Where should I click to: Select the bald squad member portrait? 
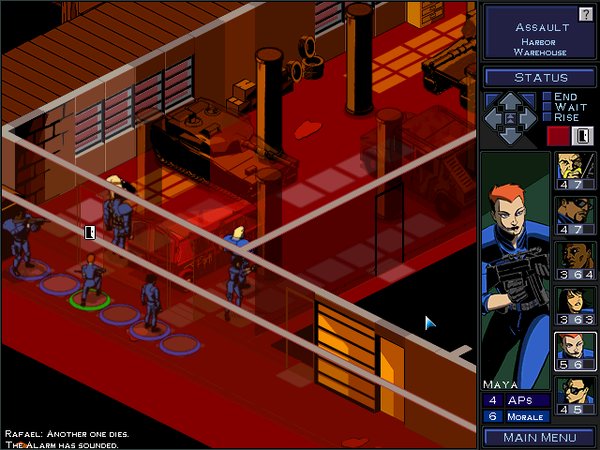coord(575,262)
